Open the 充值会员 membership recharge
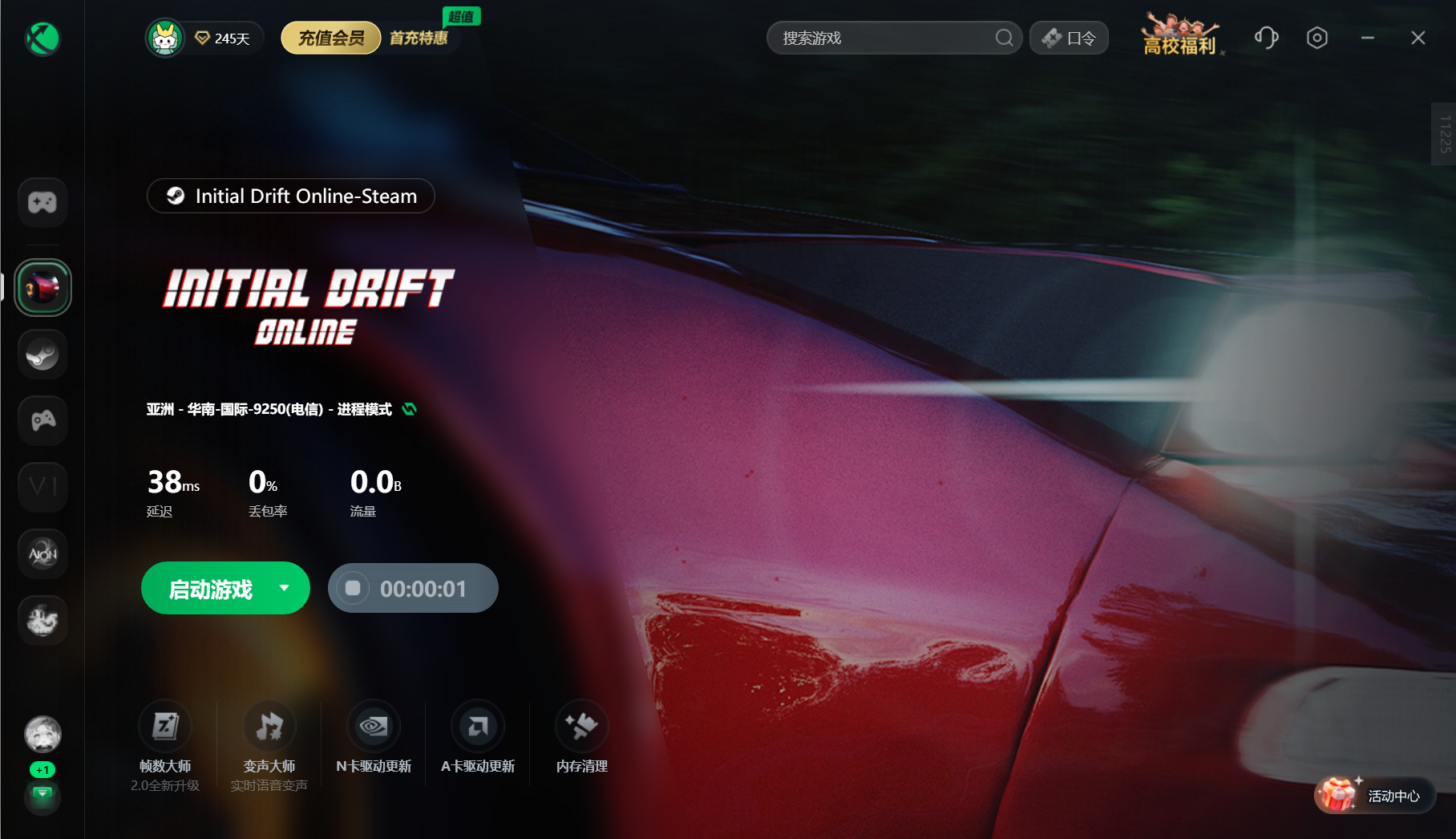Screen dimensions: 1456x839 (330, 38)
